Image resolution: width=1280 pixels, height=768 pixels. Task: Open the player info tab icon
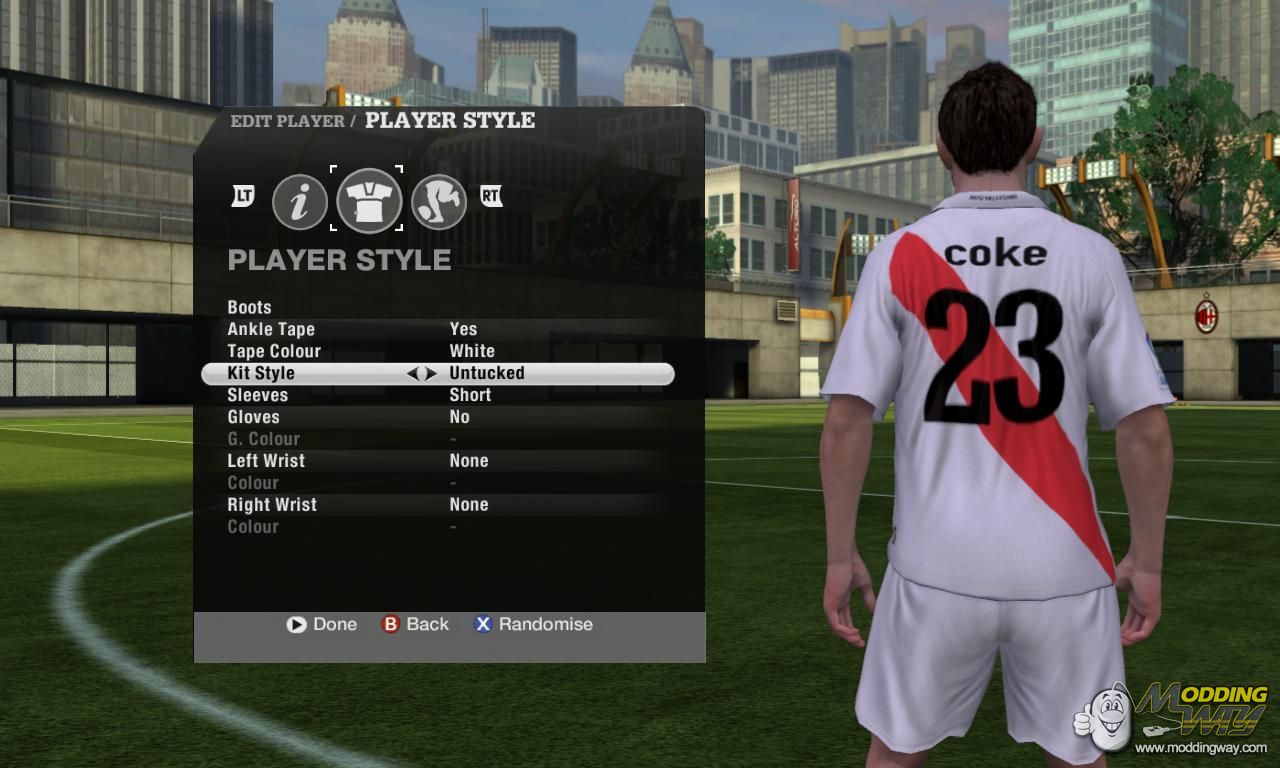tap(300, 202)
